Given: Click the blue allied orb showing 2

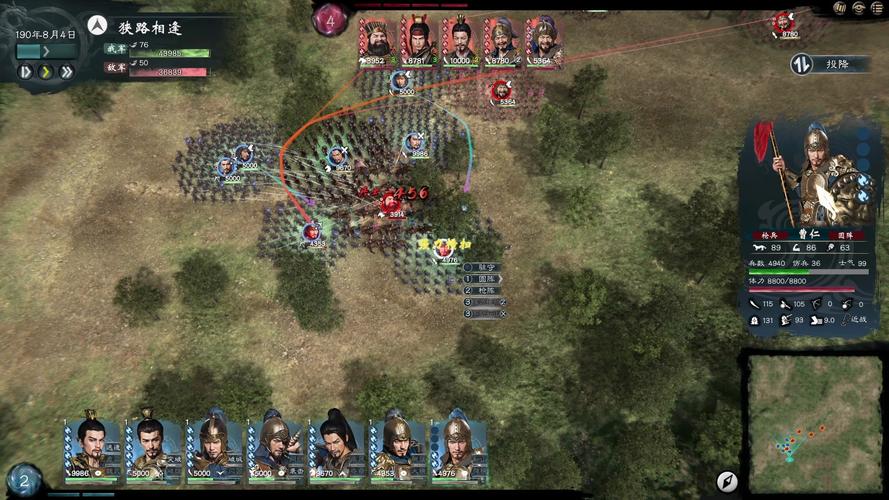Looking at the screenshot, I should click(x=24, y=480).
